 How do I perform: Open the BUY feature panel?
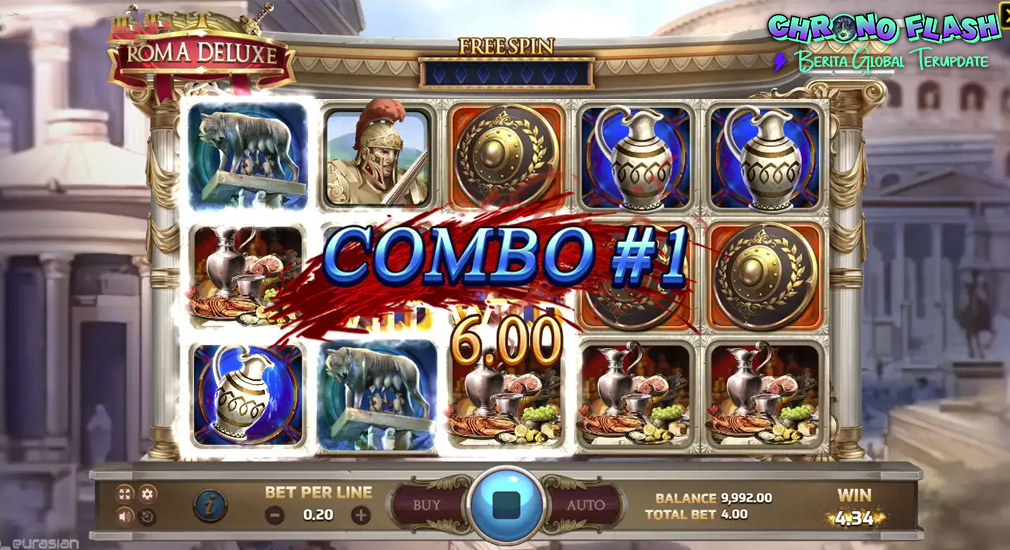point(427,505)
